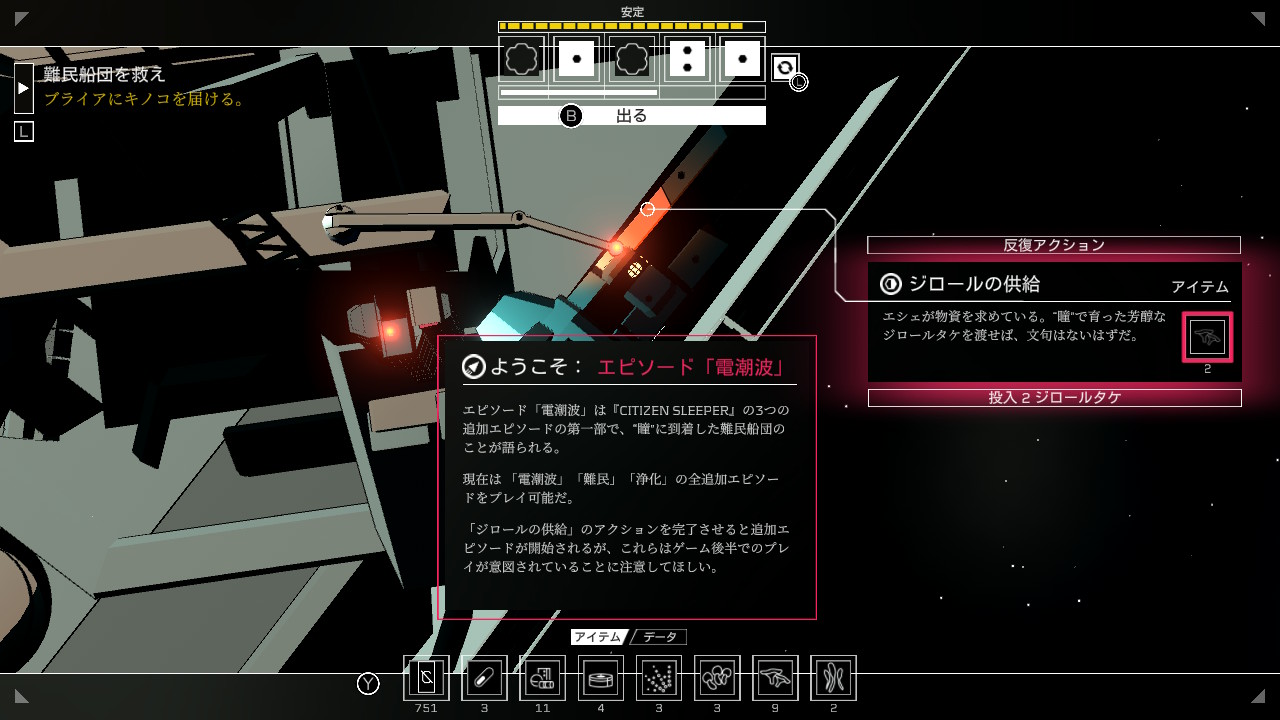Choose the capsule pill inventory slot
This screenshot has width=1280, height=720.
coord(484,679)
